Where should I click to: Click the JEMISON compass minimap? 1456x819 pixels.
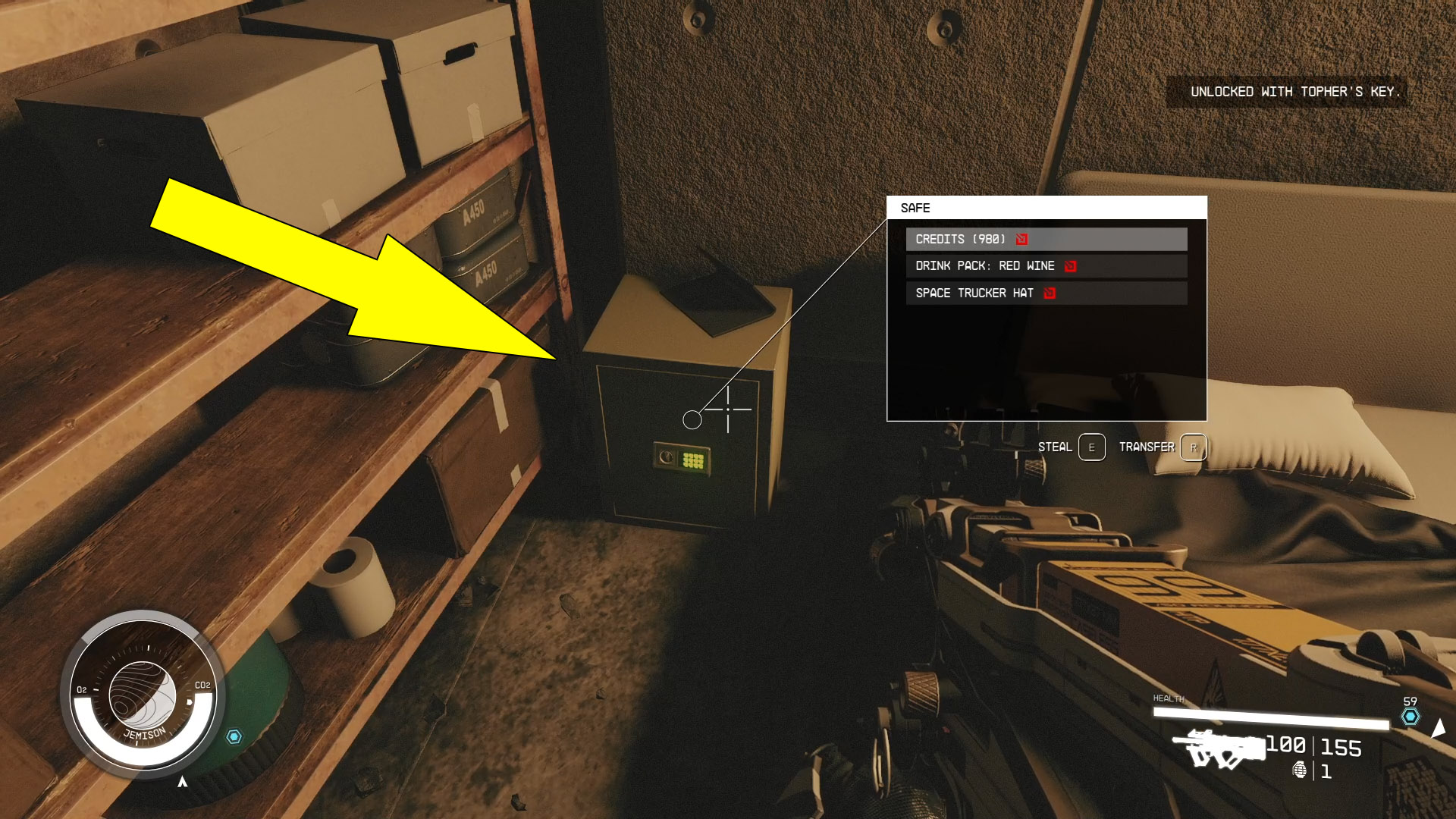coord(143,694)
